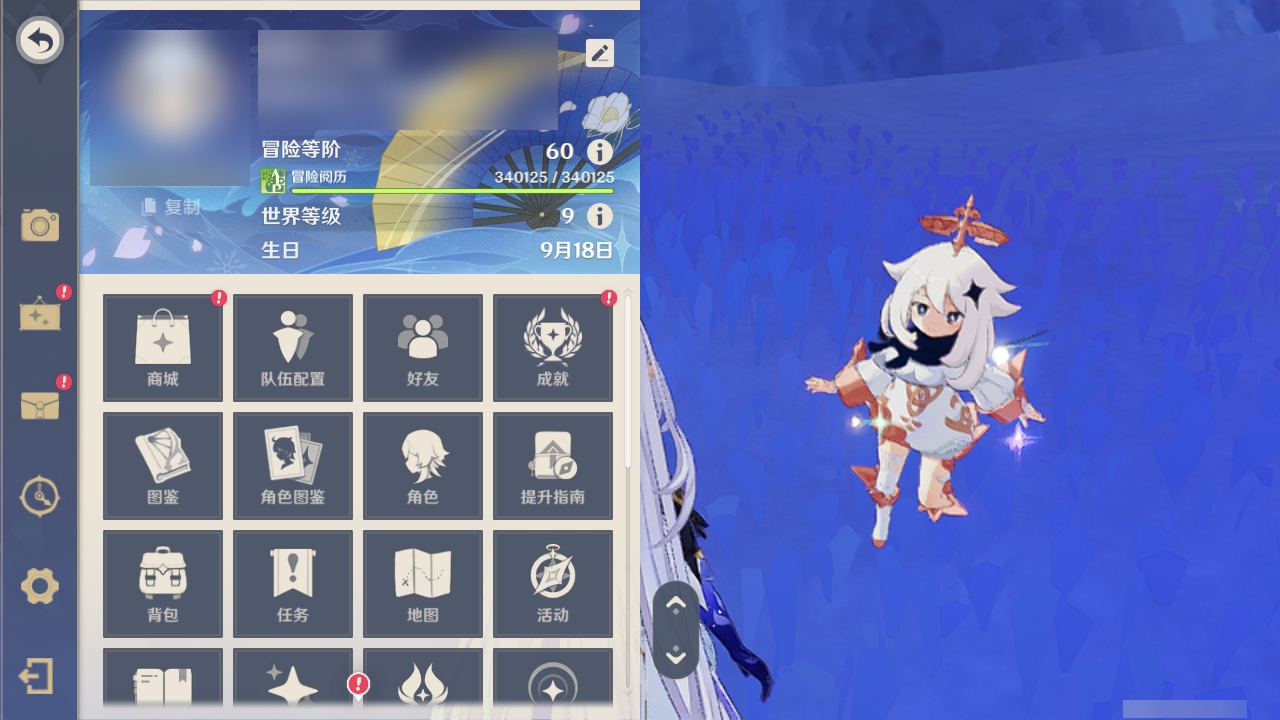The height and width of the screenshot is (720, 1280).
Task: Select the 任务 Quests entry
Action: [292, 583]
